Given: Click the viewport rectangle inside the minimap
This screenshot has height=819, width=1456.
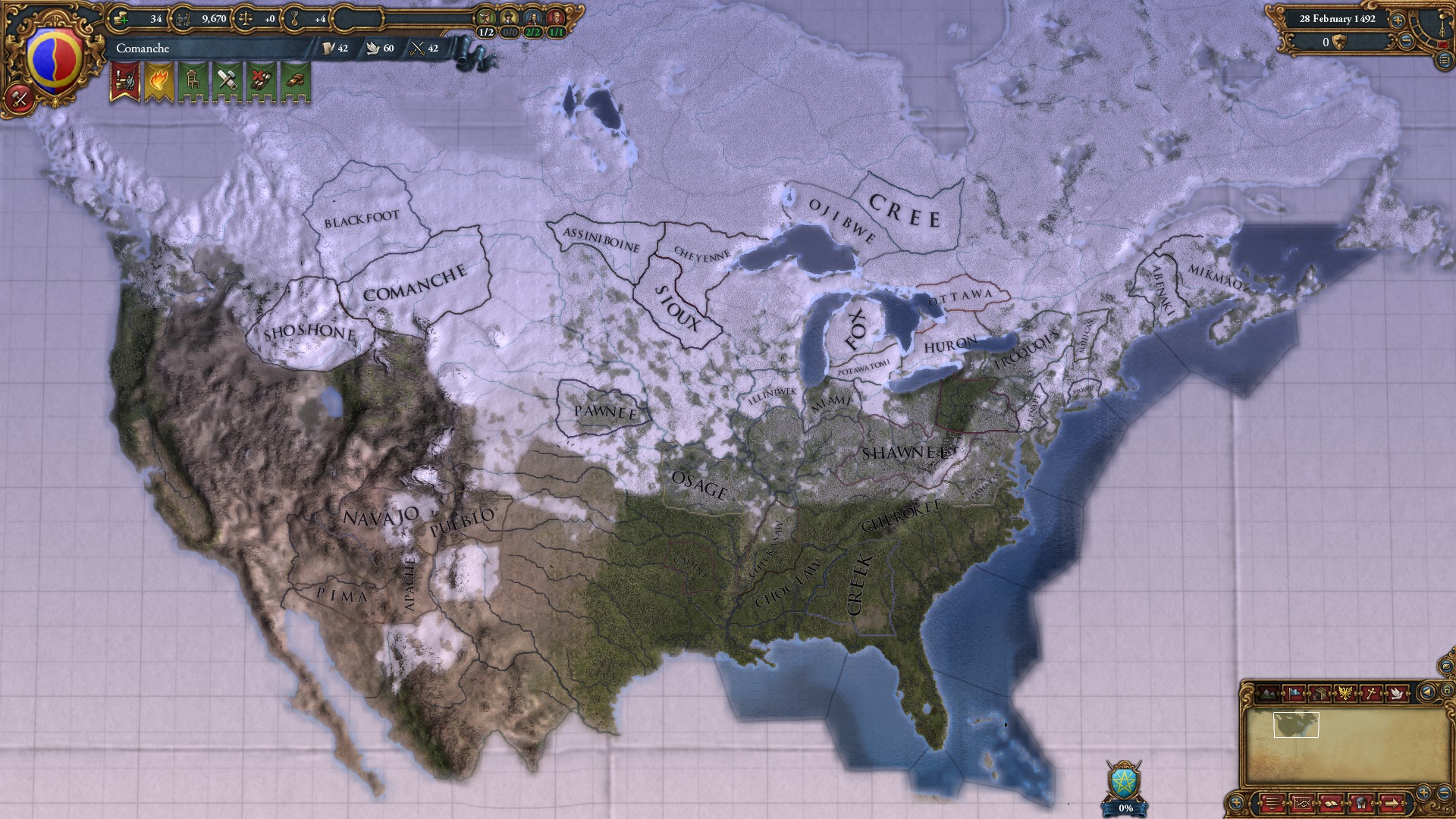Looking at the screenshot, I should pos(1296,725).
